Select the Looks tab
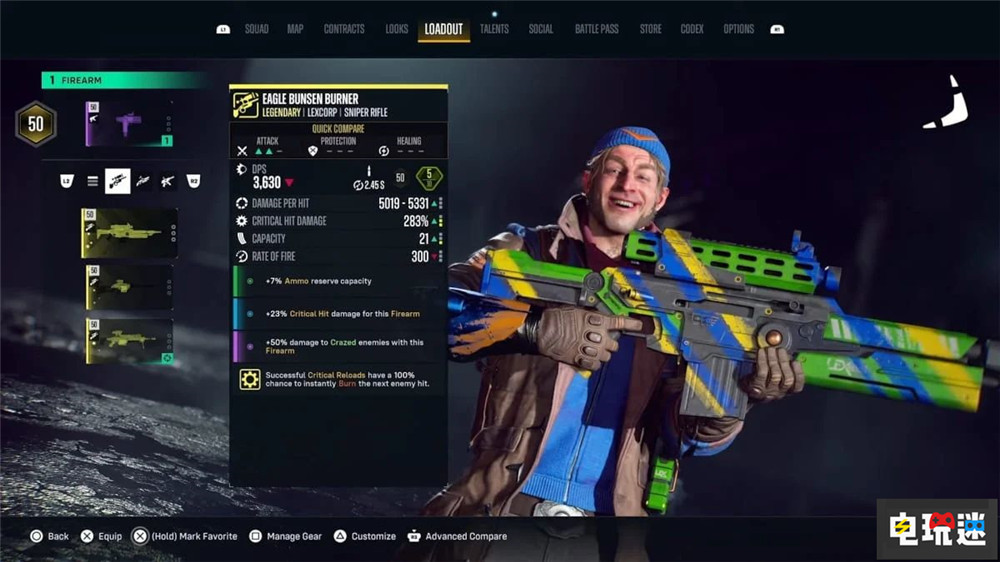 [396, 29]
